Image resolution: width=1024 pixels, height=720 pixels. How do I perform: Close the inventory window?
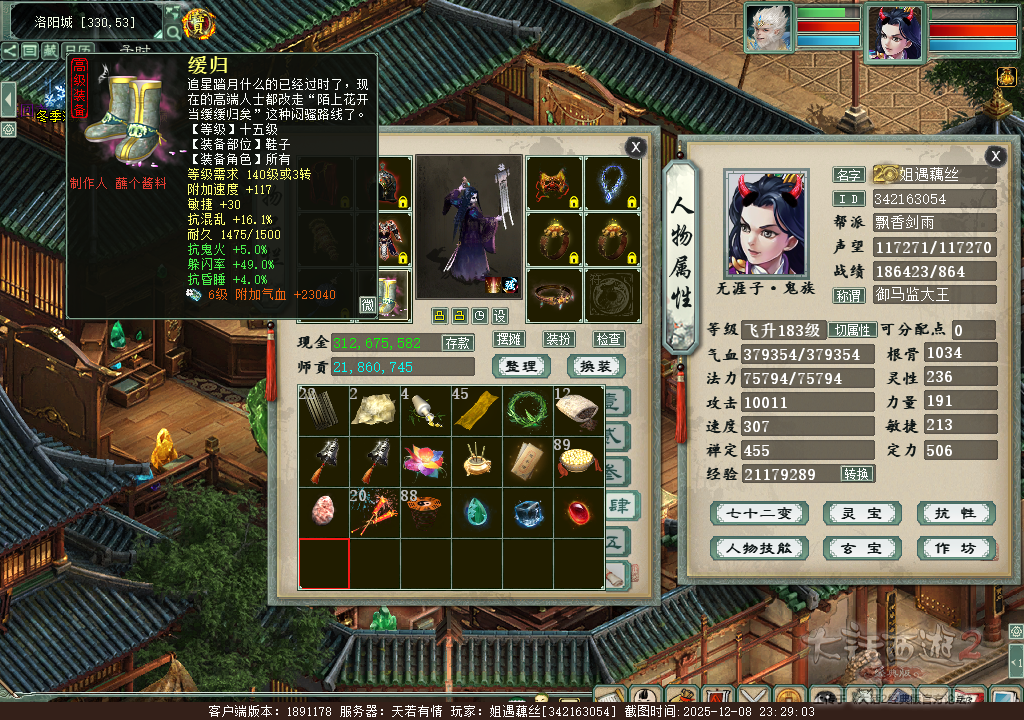coord(635,147)
